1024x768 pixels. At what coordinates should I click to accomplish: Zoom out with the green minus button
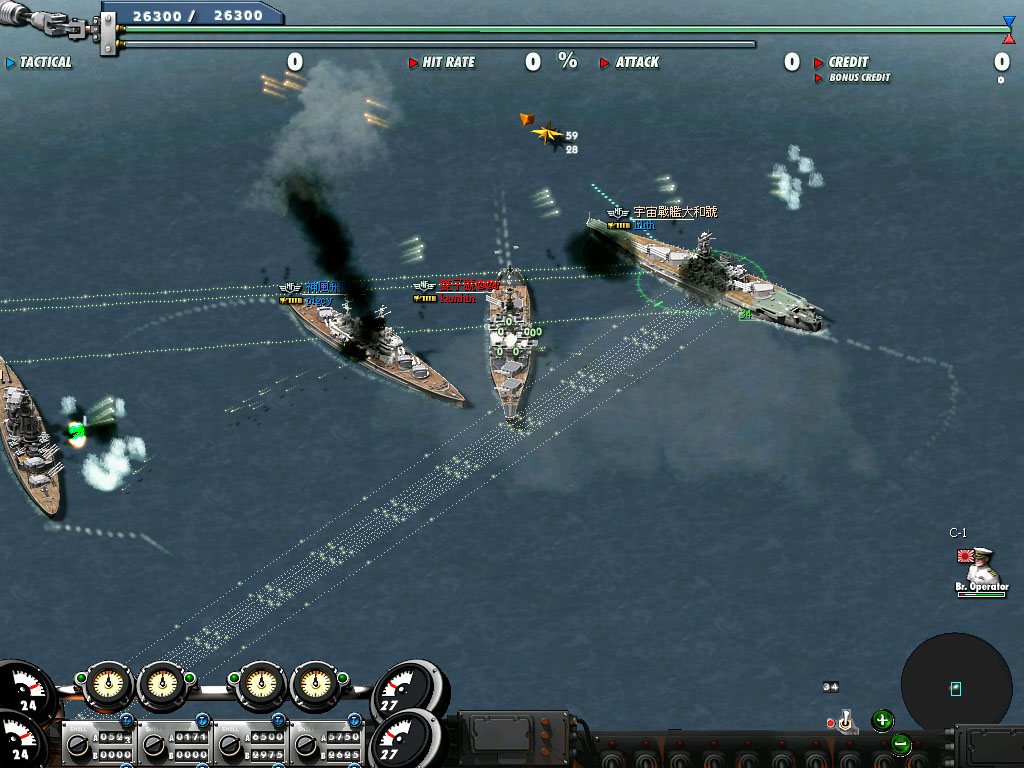tap(900, 744)
